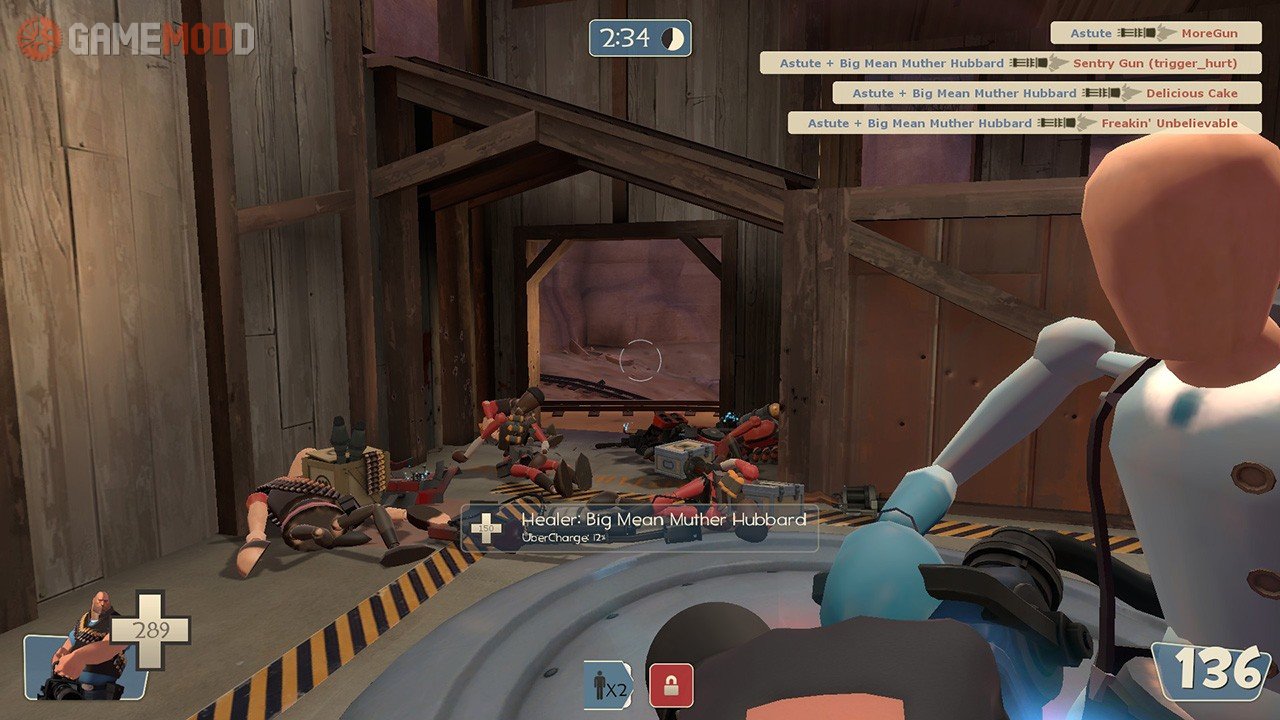Select the red locked control point icon

670,686
